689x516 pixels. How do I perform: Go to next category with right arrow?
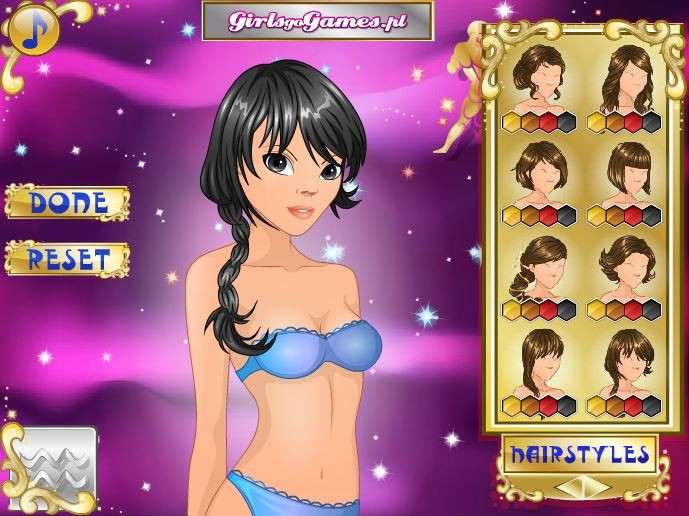coord(600,488)
